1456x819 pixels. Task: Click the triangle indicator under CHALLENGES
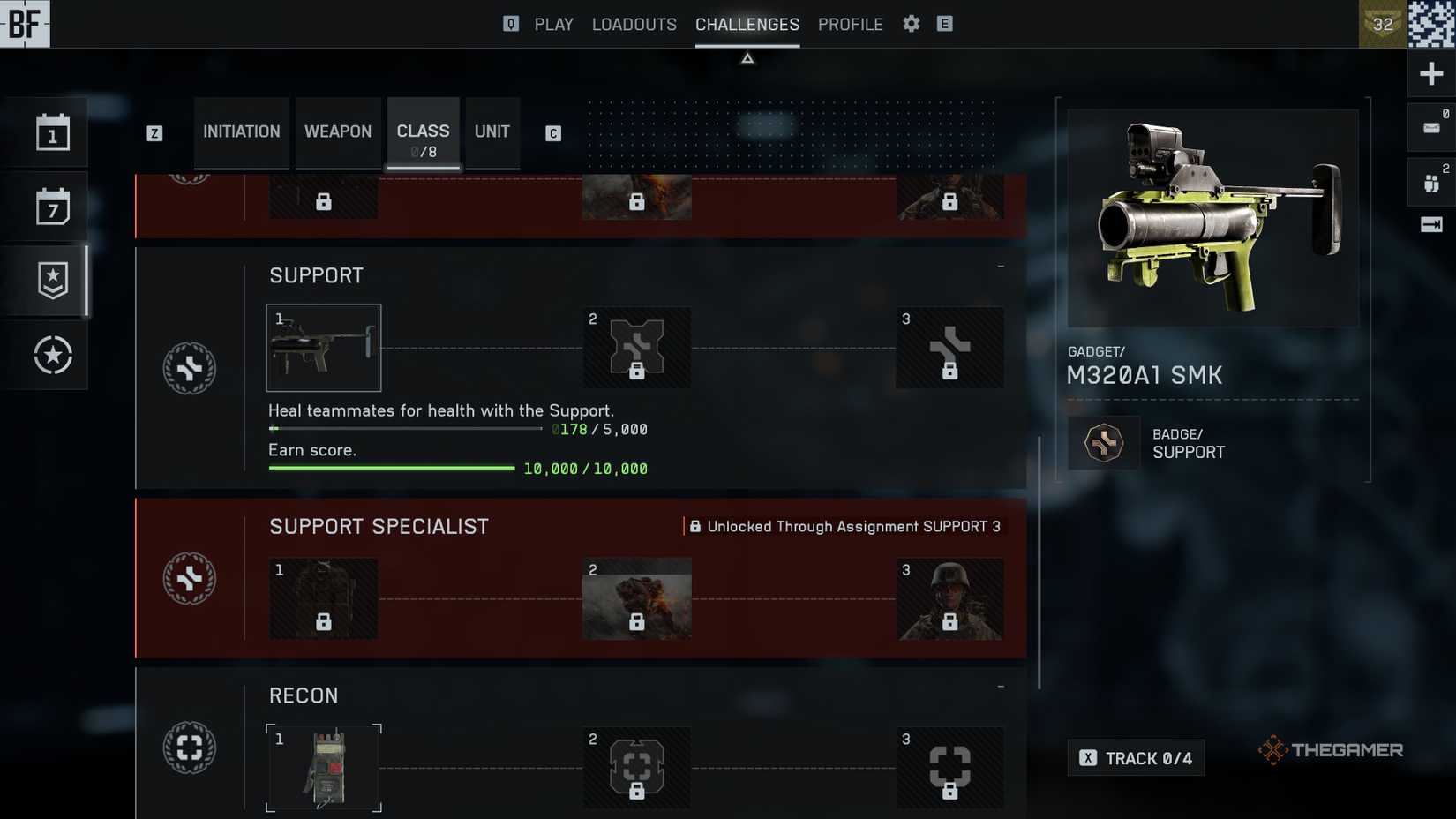(747, 57)
